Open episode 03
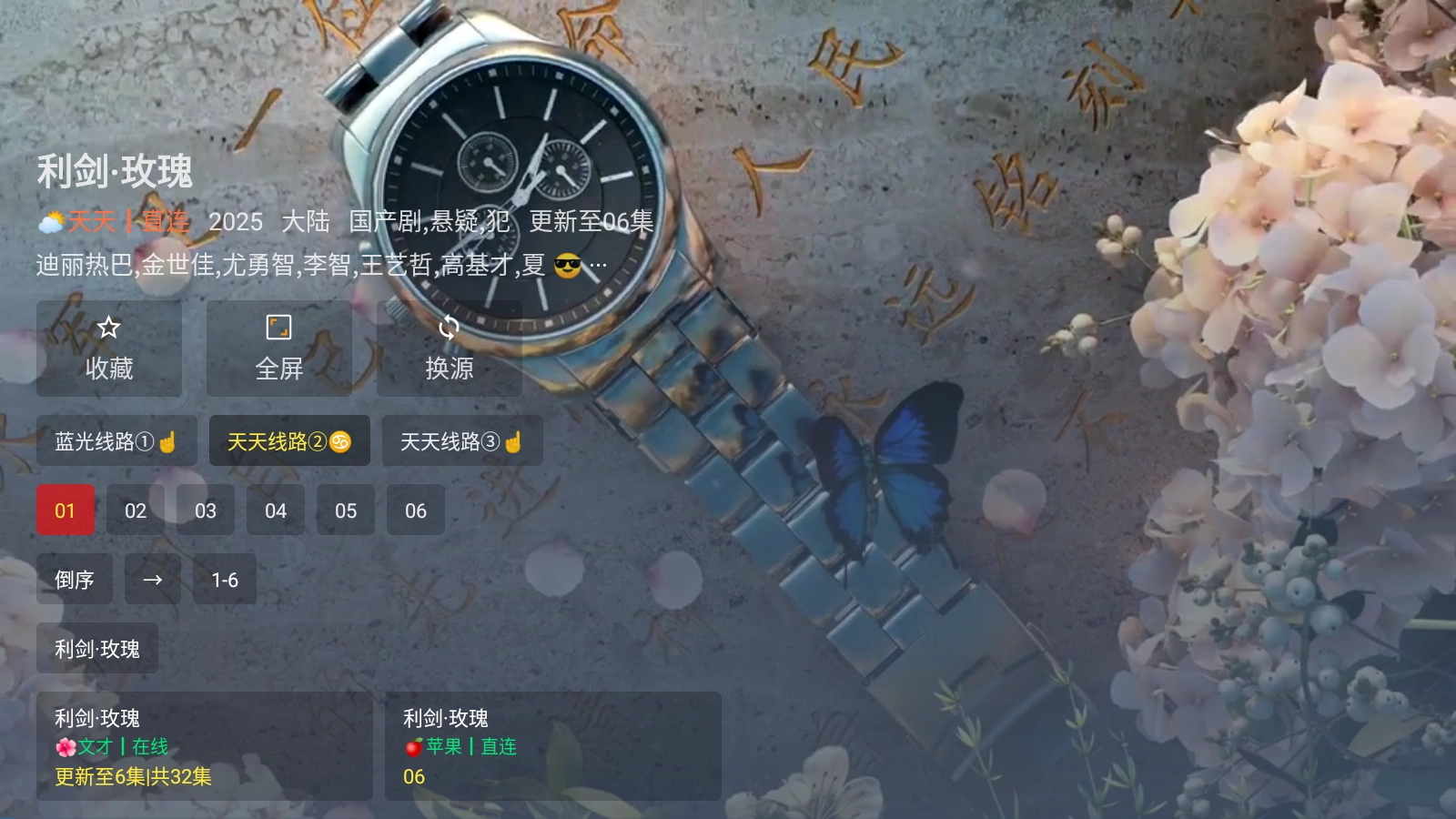The width and height of the screenshot is (1456, 819). coord(204,511)
